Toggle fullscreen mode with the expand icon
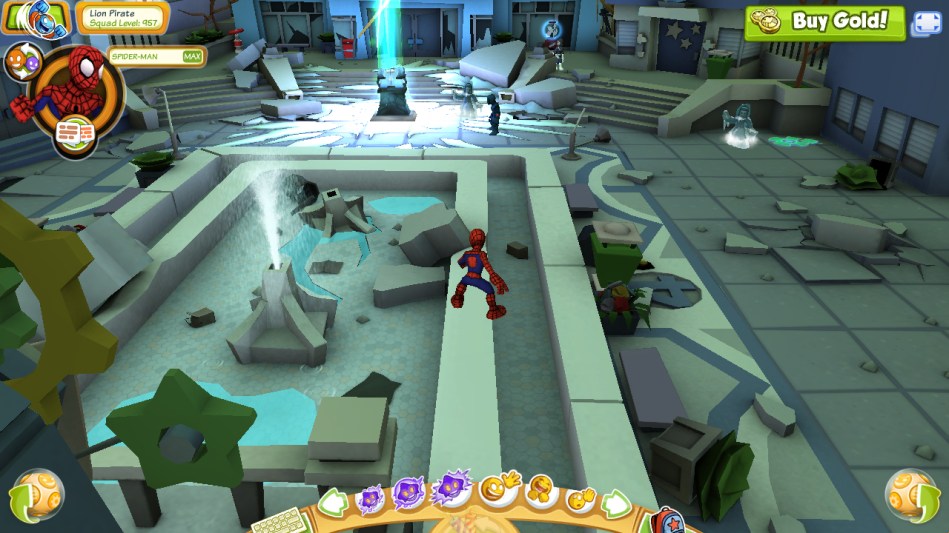Screen dimensions: 949x533 (x=925, y=24)
